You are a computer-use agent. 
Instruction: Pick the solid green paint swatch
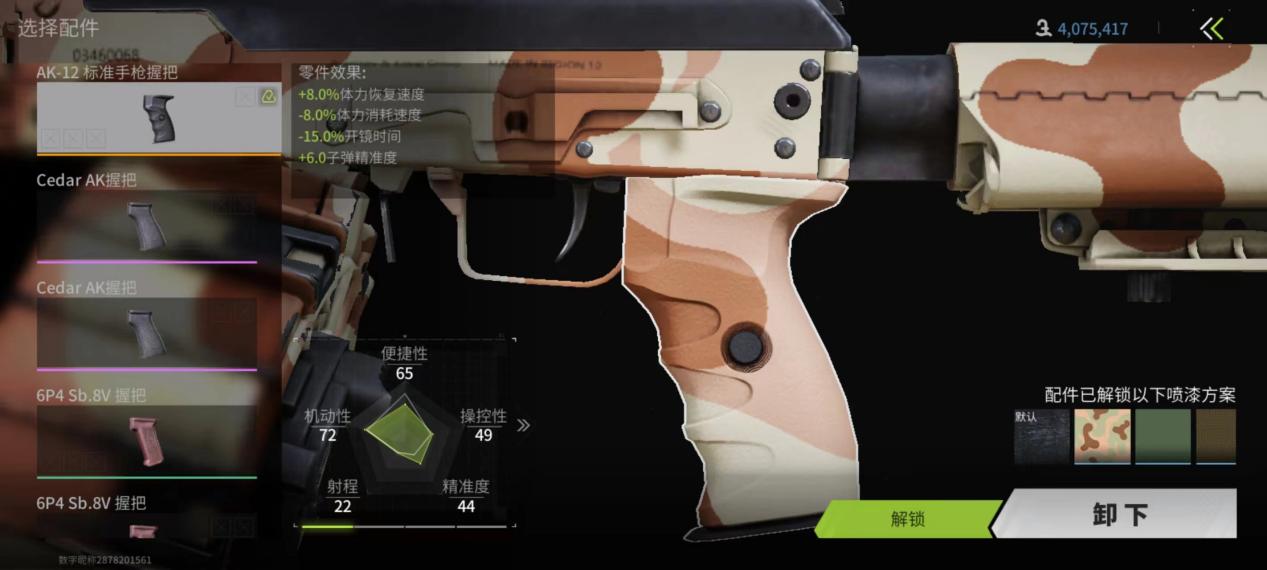click(1162, 437)
